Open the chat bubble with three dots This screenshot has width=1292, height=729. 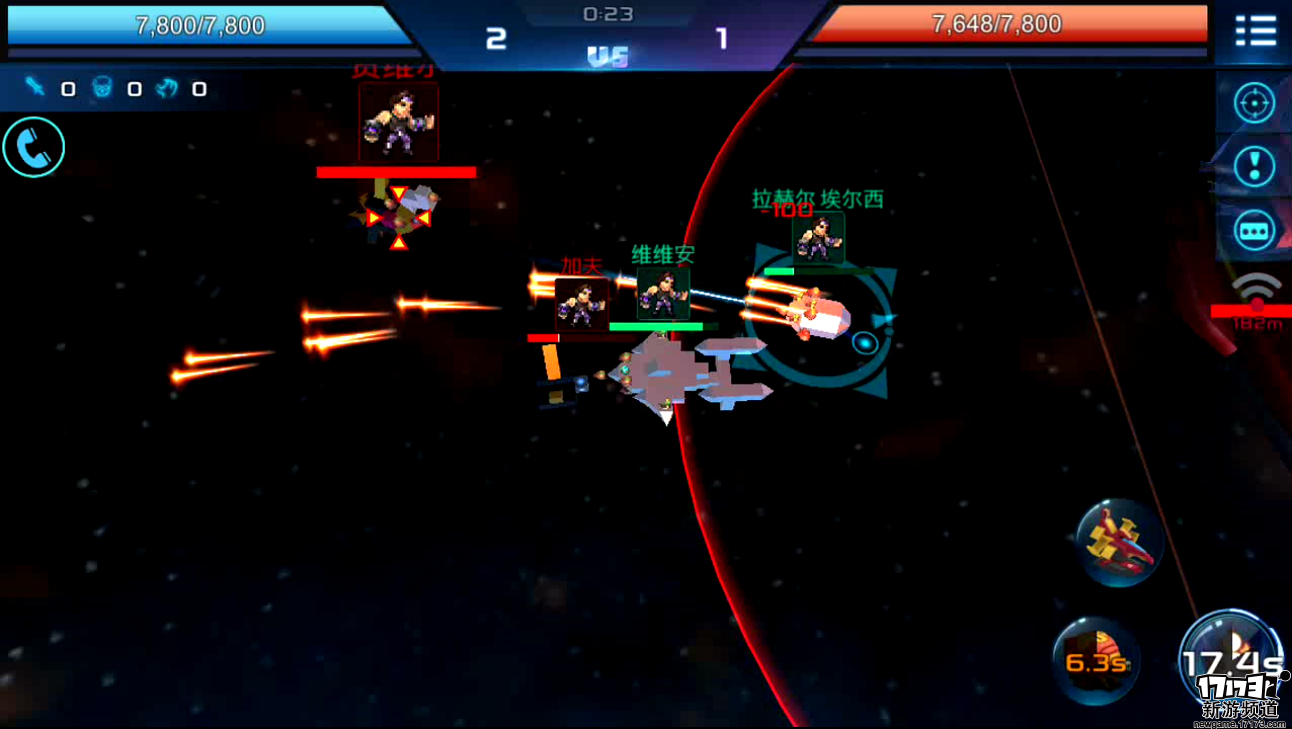point(1254,231)
